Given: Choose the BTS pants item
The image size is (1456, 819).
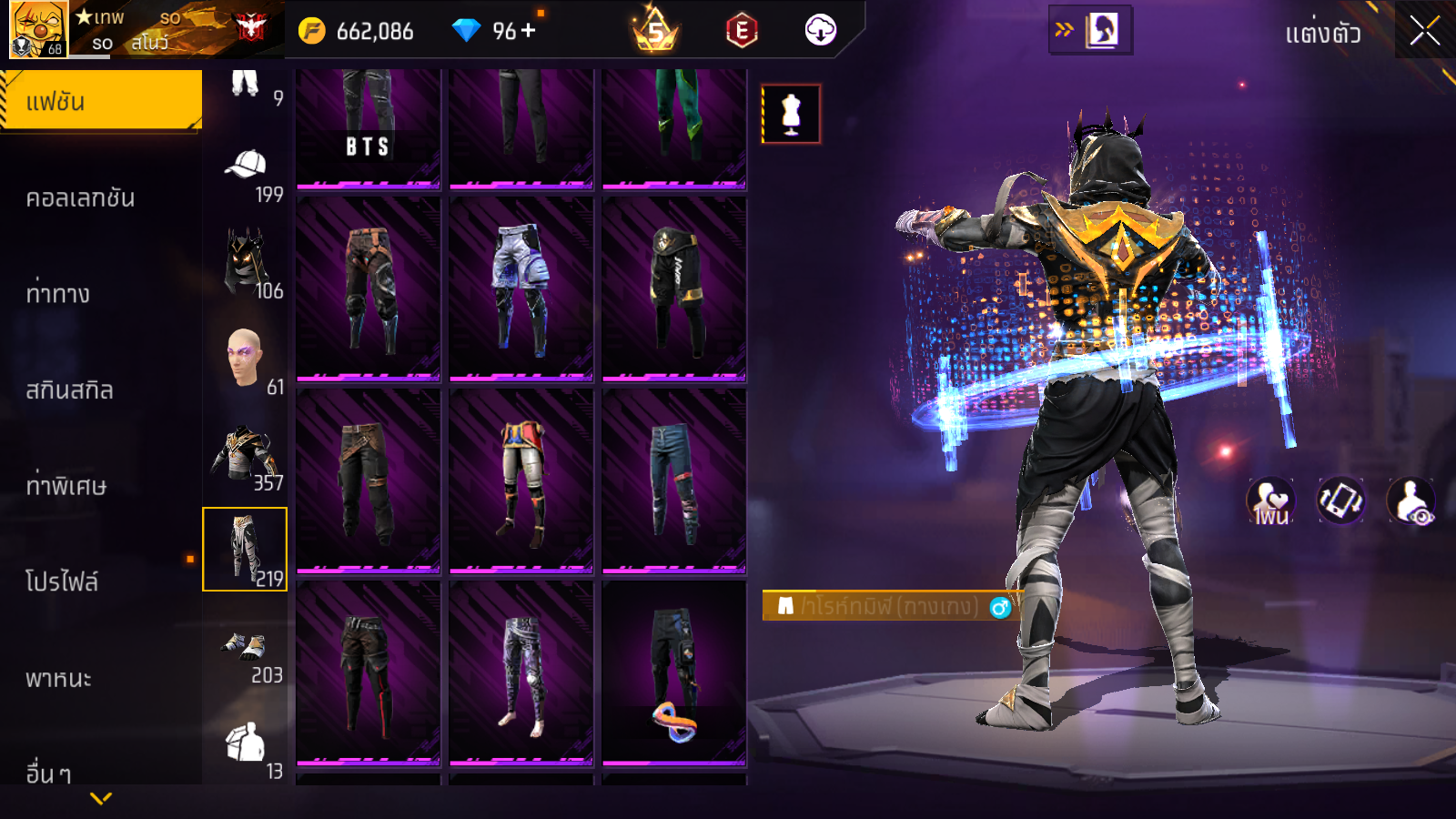Looking at the screenshot, I should (x=369, y=126).
